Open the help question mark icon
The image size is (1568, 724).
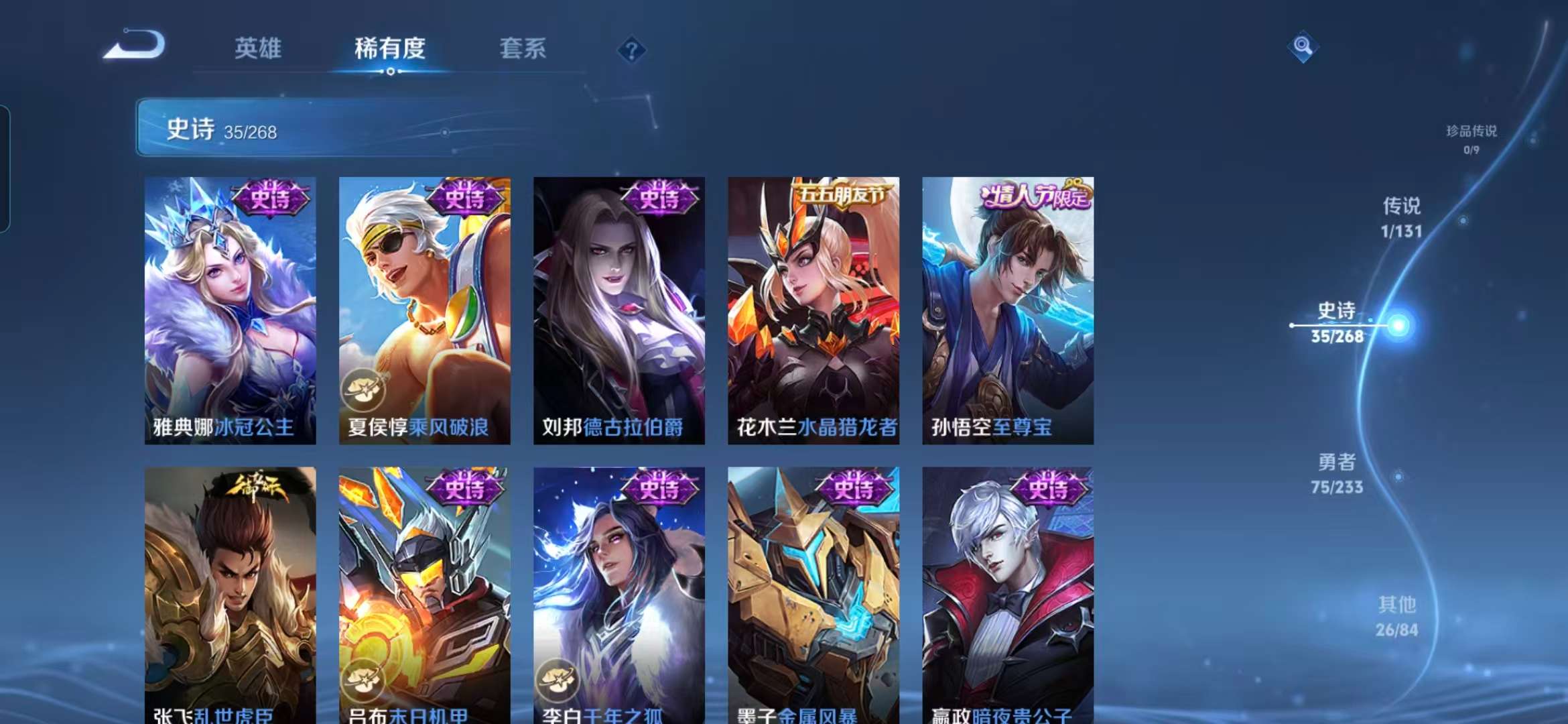(631, 48)
